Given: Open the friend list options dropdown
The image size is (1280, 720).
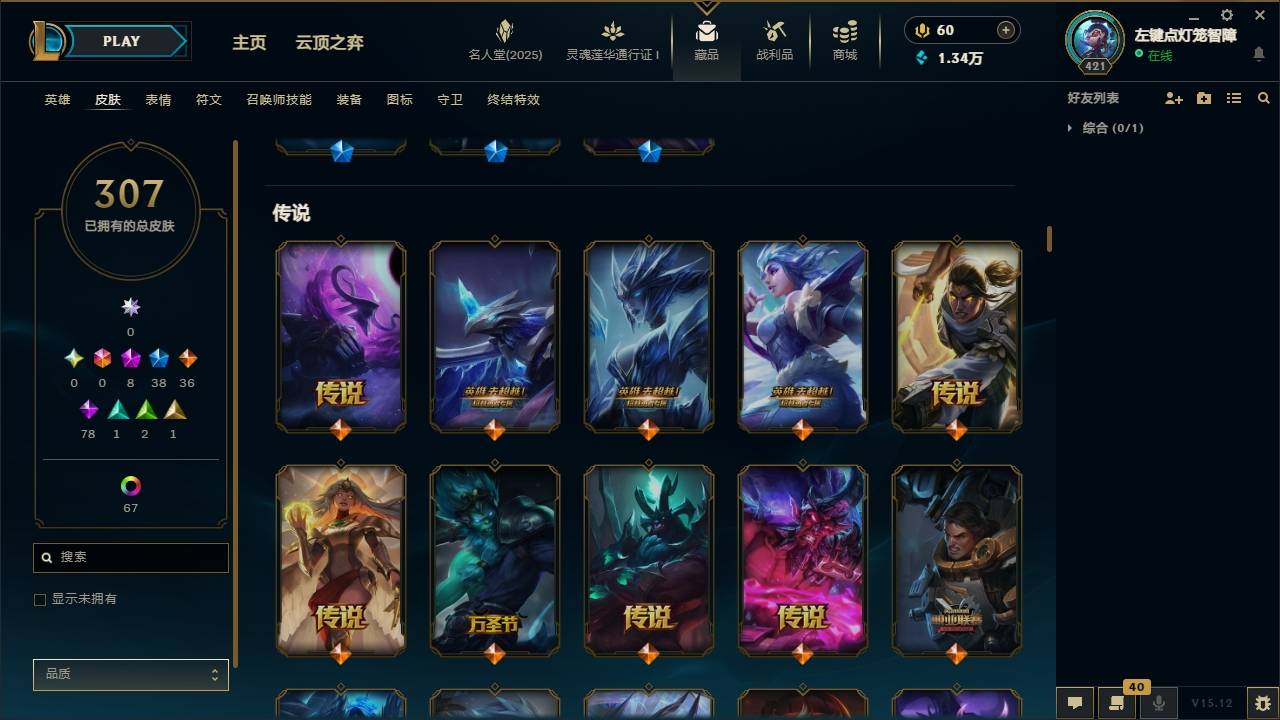Looking at the screenshot, I should click(1233, 97).
